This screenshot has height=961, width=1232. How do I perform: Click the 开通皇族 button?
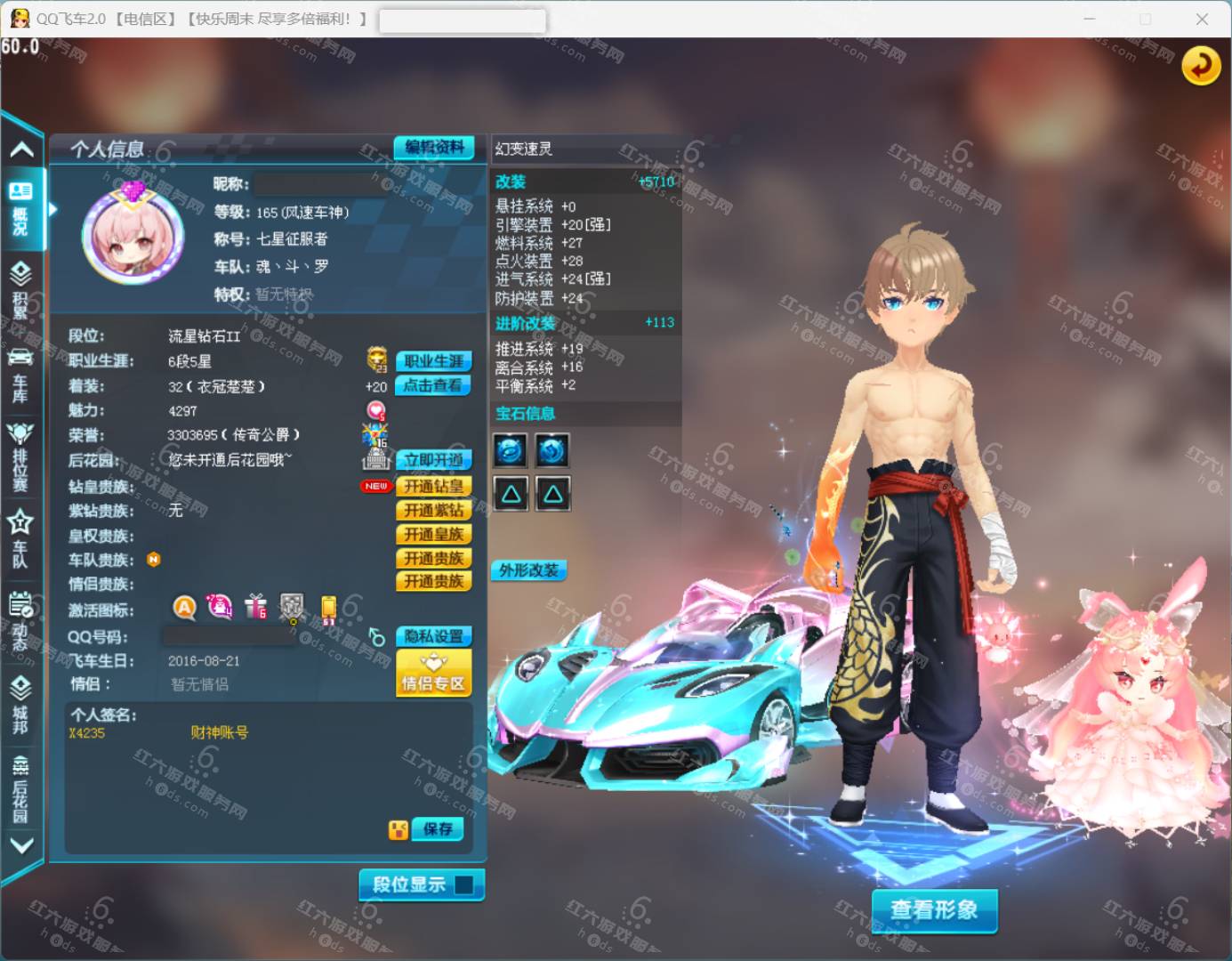[x=433, y=534]
